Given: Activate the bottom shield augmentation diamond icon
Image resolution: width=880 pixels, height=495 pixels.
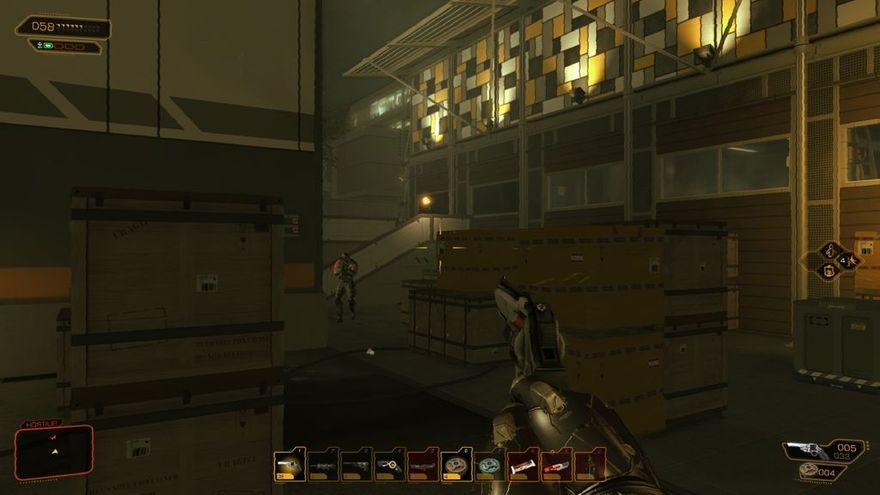Looking at the screenshot, I should click(x=829, y=271).
